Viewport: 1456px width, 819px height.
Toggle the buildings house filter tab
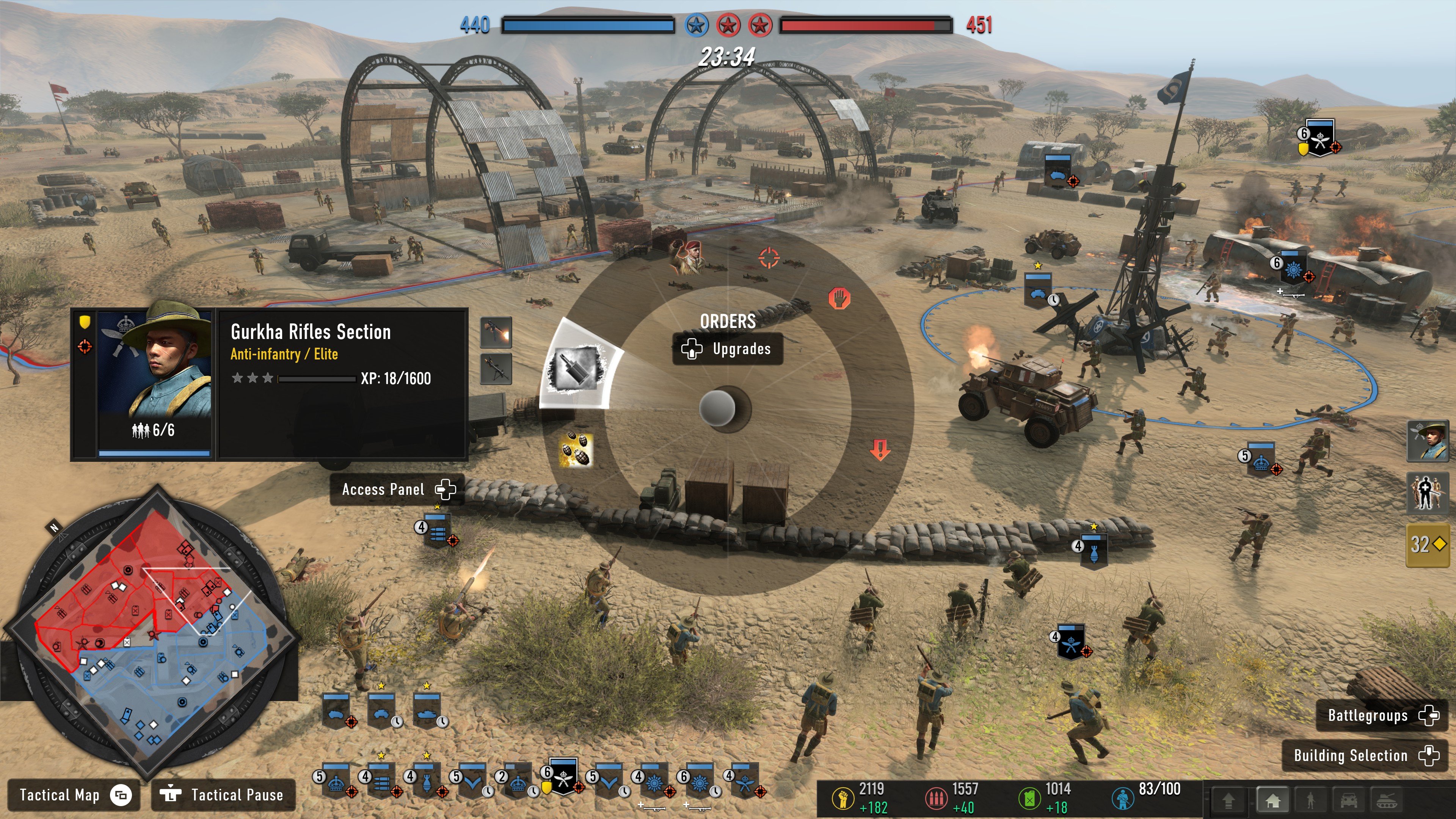(x=1274, y=800)
